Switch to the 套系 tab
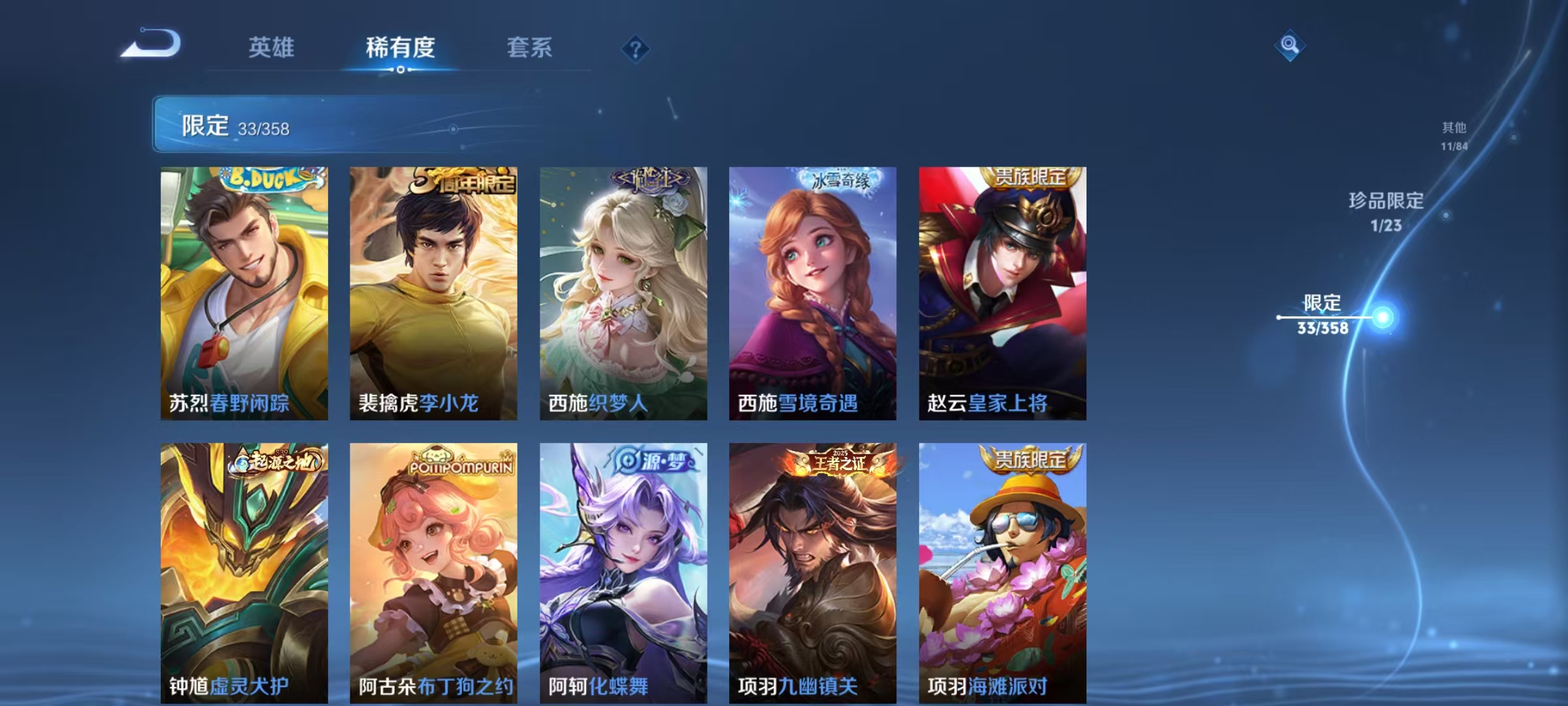The image size is (1568, 706). point(529,48)
